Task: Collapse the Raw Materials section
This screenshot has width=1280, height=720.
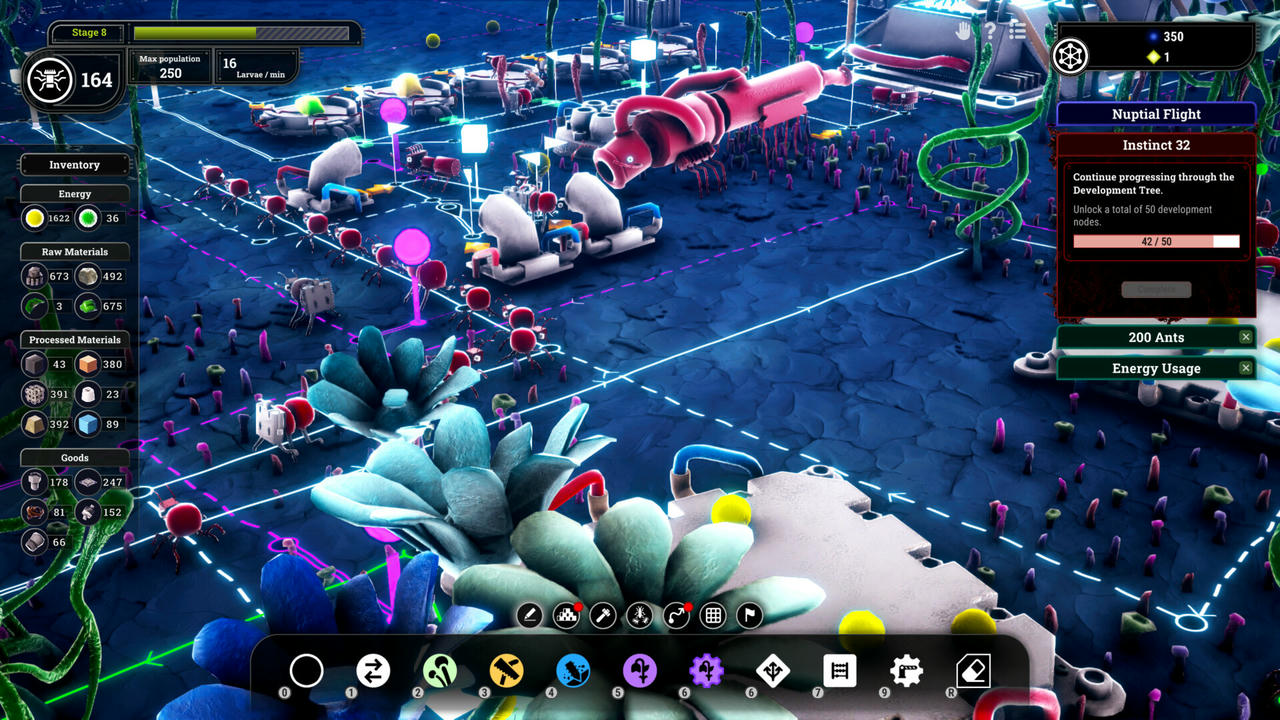Action: (x=75, y=251)
